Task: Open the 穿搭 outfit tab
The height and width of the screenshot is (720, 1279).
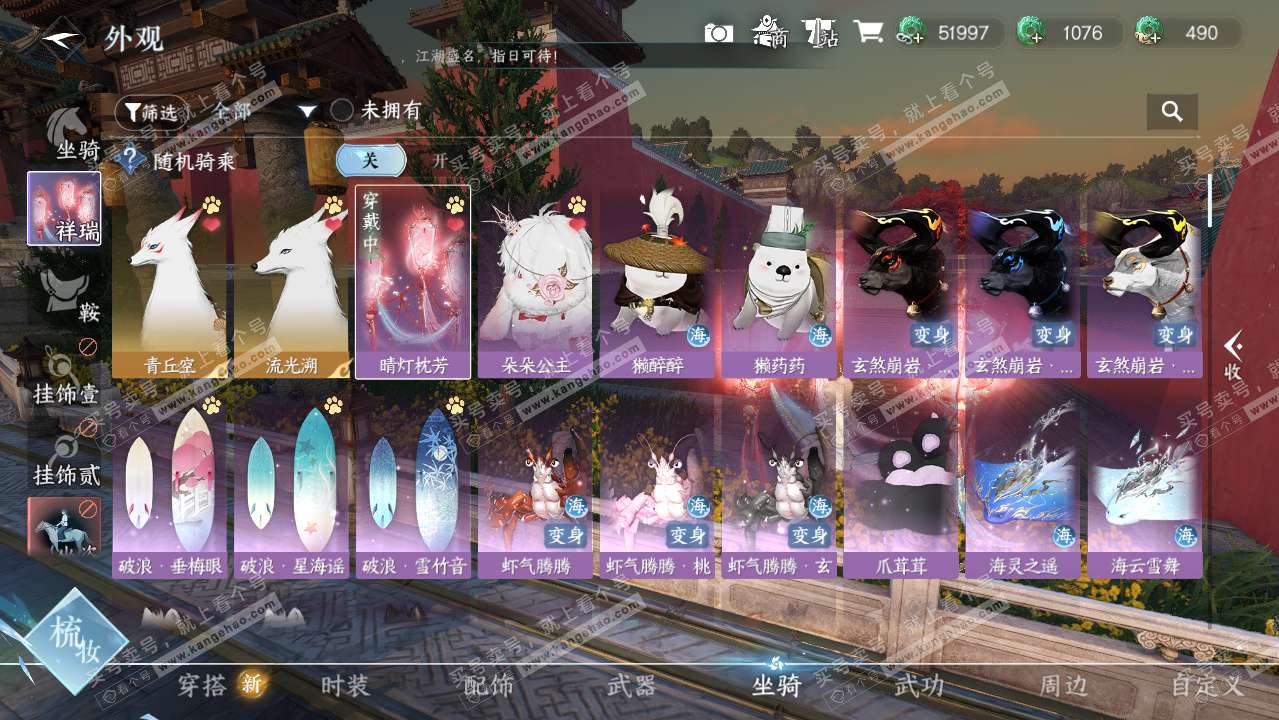Action: click(203, 686)
